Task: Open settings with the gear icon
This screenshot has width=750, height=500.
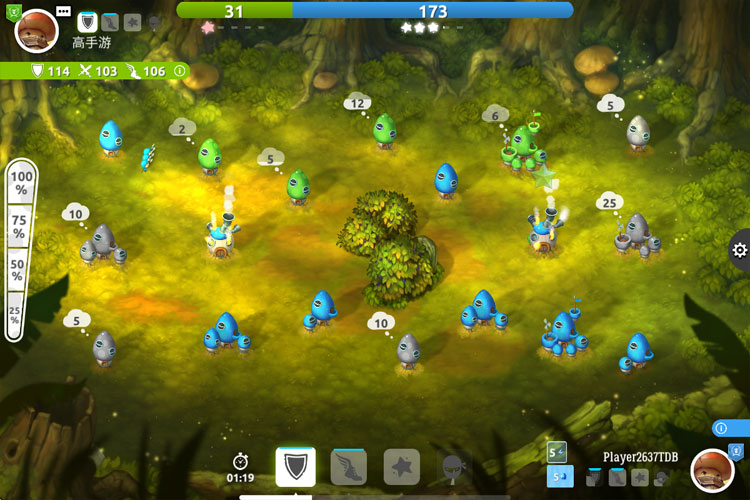Action: coord(739,251)
